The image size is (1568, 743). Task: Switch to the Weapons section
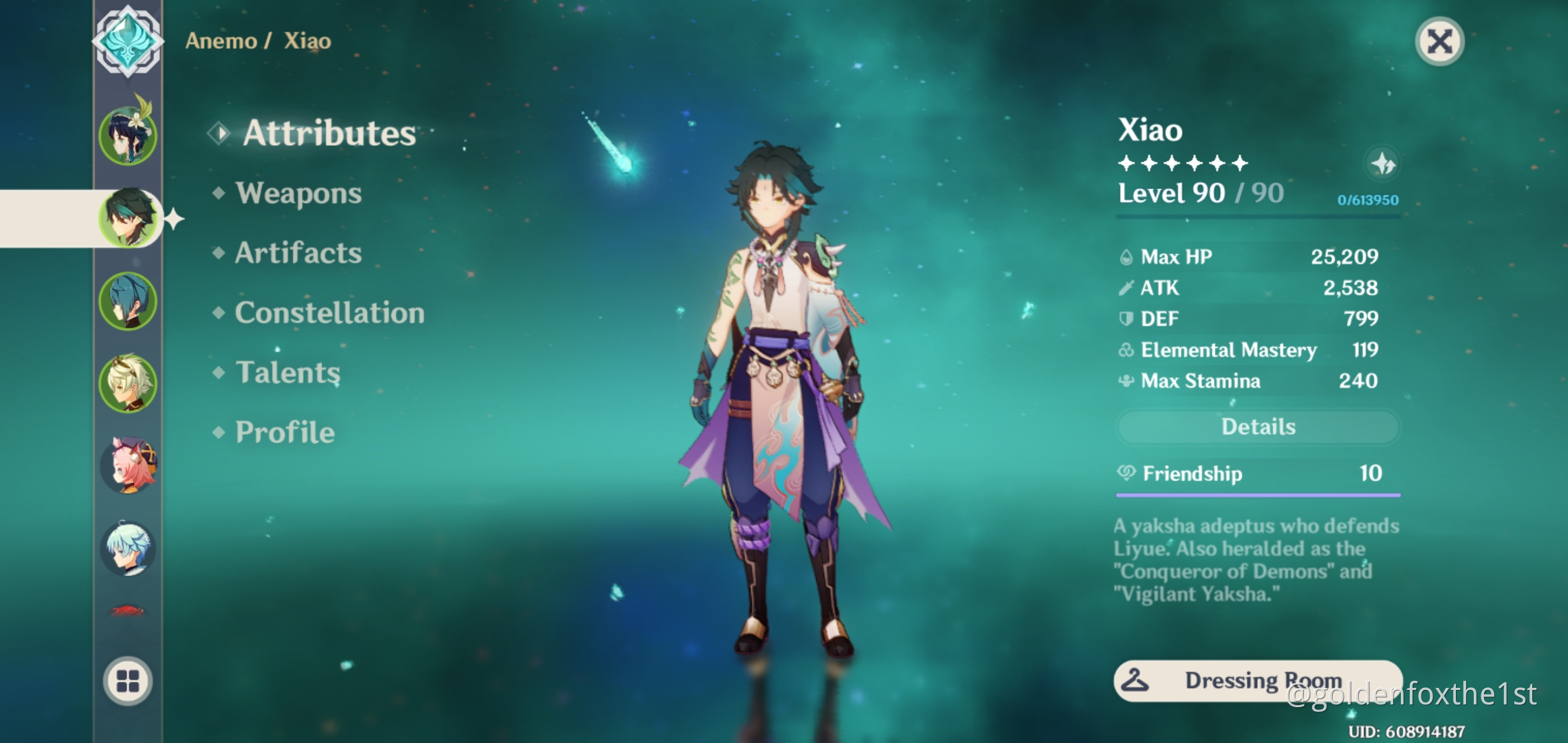[297, 193]
